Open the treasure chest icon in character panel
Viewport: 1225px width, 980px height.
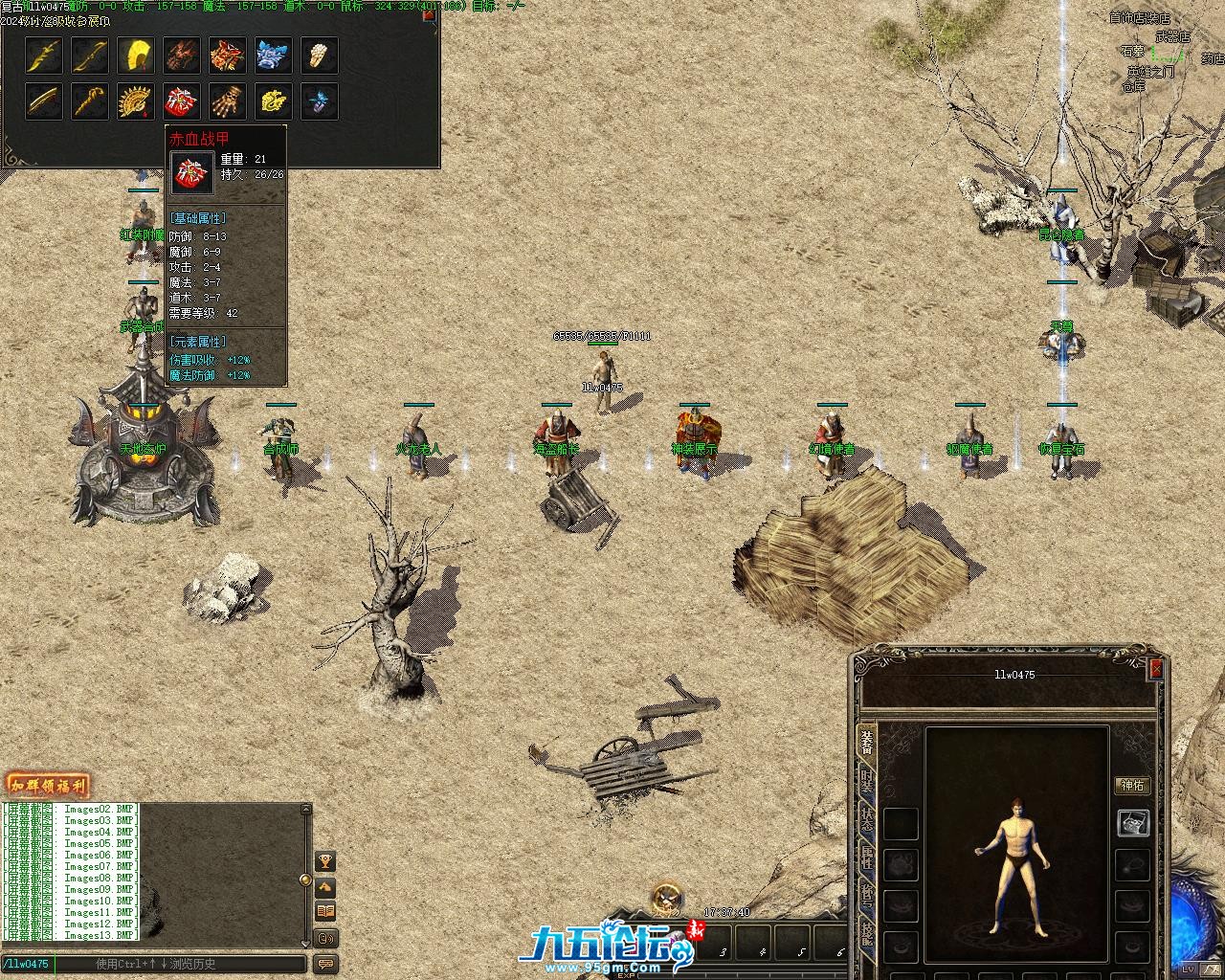[1133, 823]
